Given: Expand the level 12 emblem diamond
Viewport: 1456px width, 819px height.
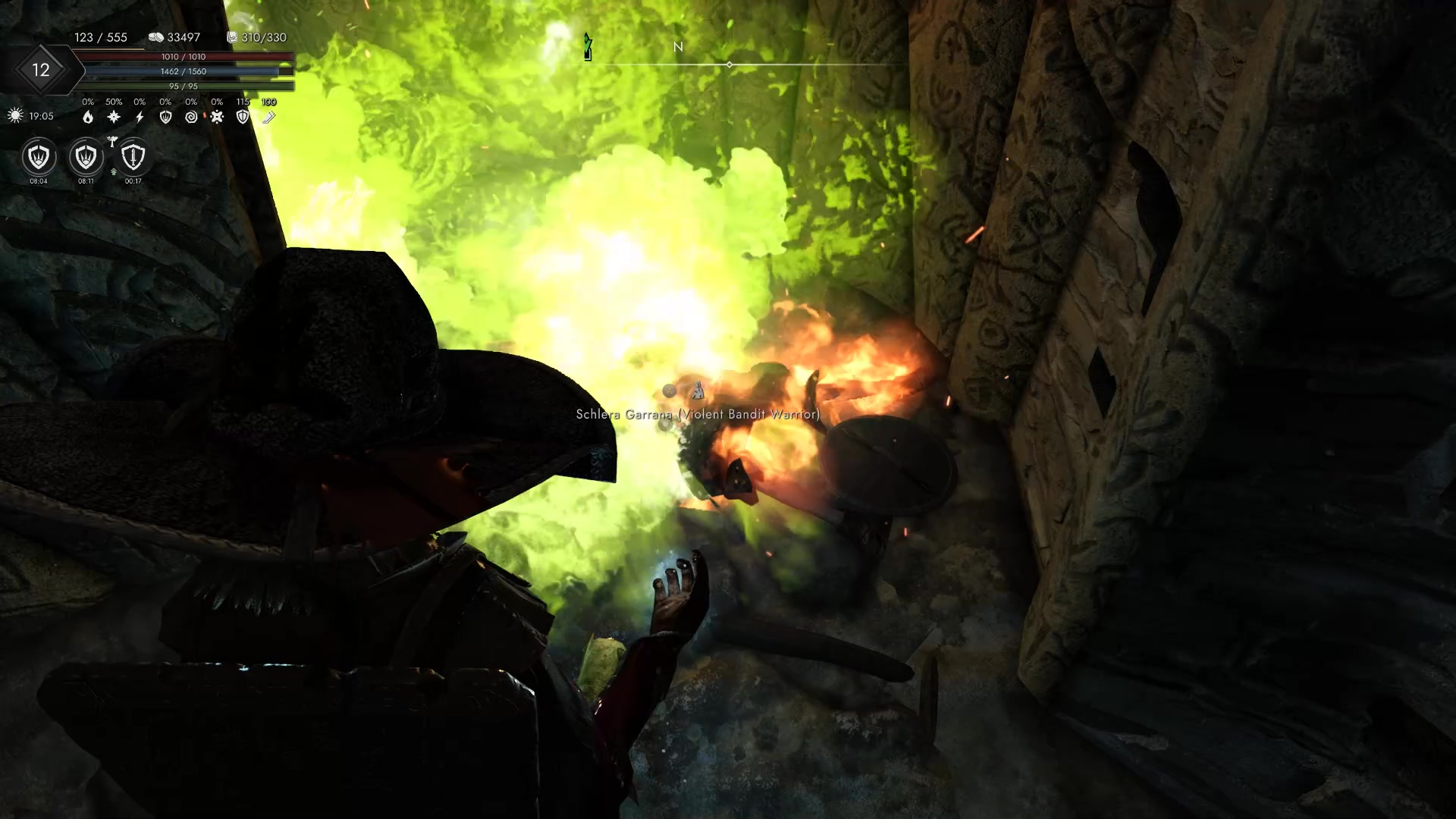Looking at the screenshot, I should click(42, 70).
